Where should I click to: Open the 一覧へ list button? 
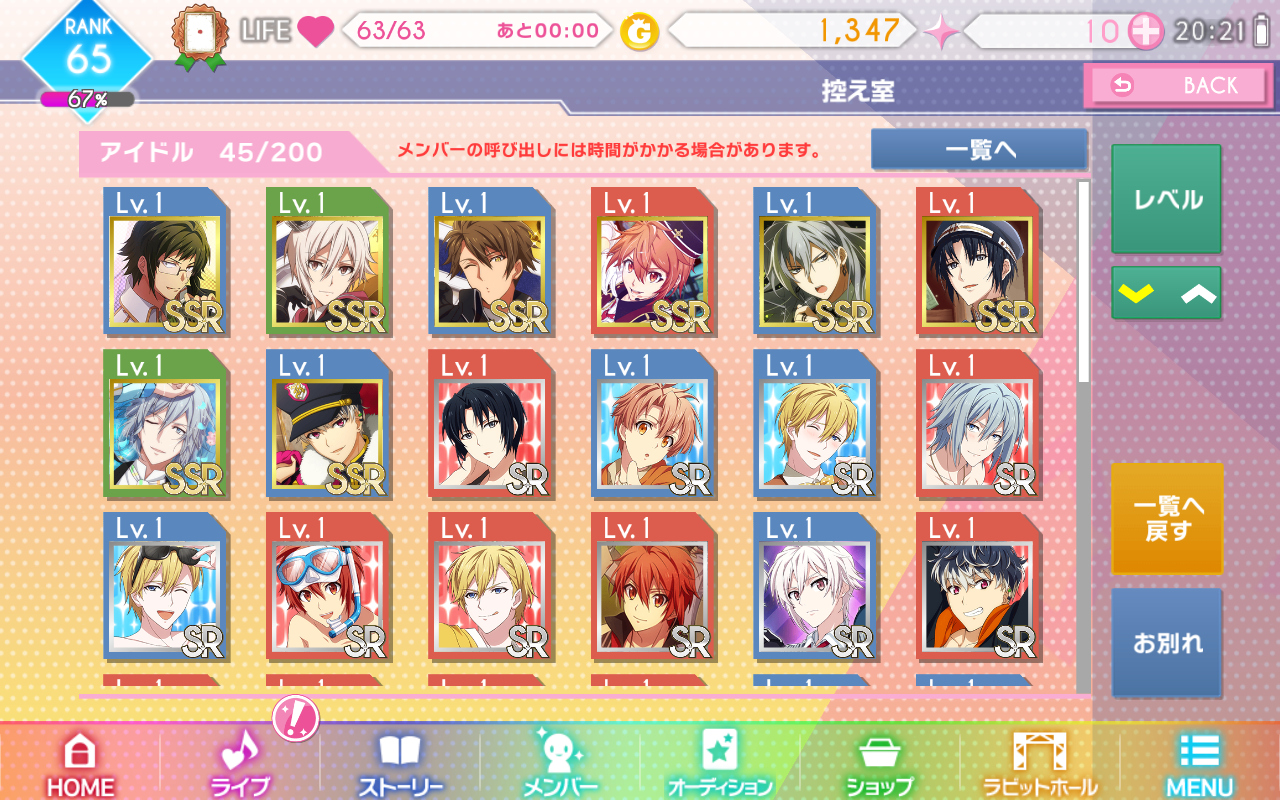coord(979,150)
